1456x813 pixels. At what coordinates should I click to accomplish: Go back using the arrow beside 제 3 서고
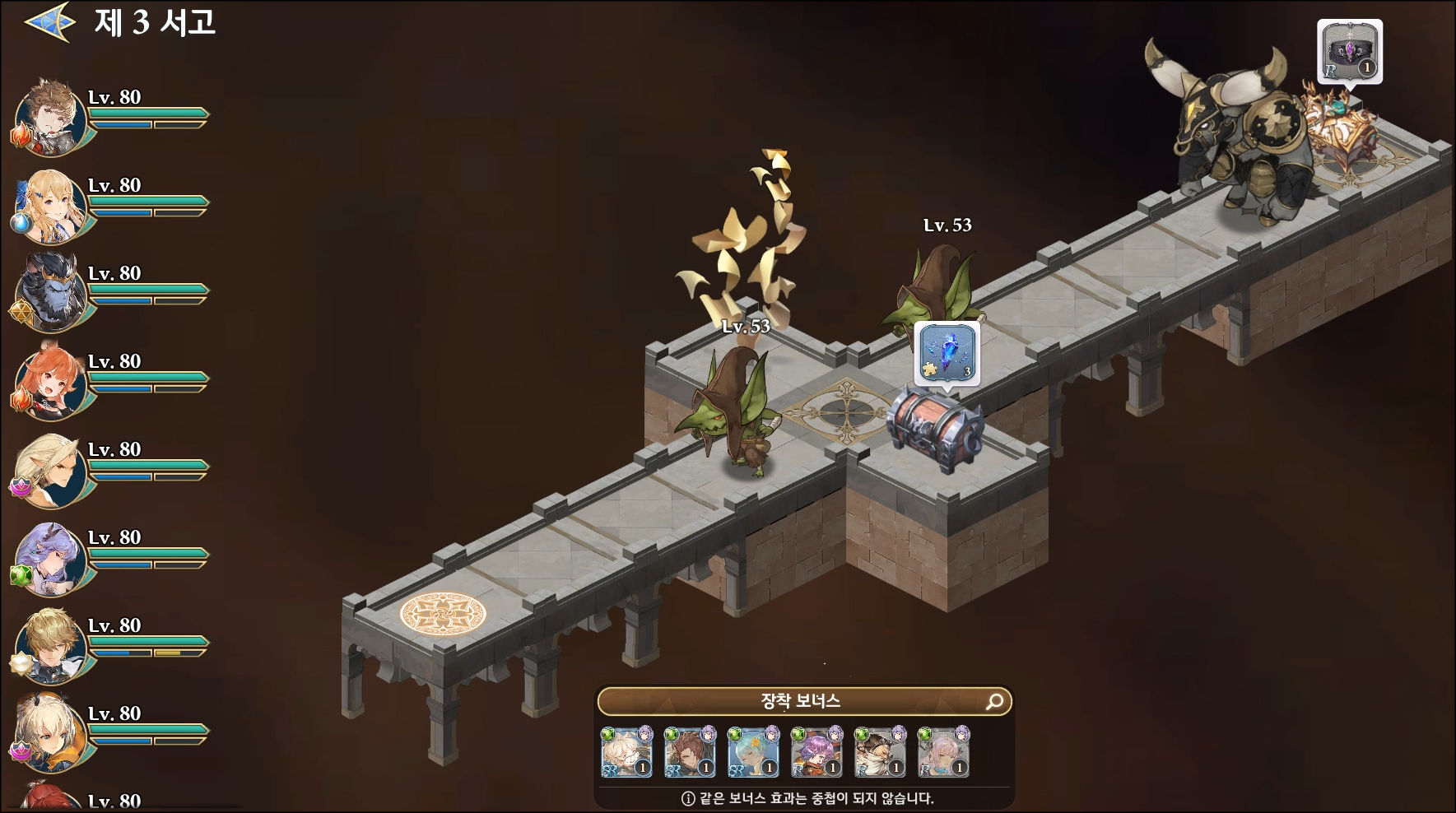(x=49, y=22)
